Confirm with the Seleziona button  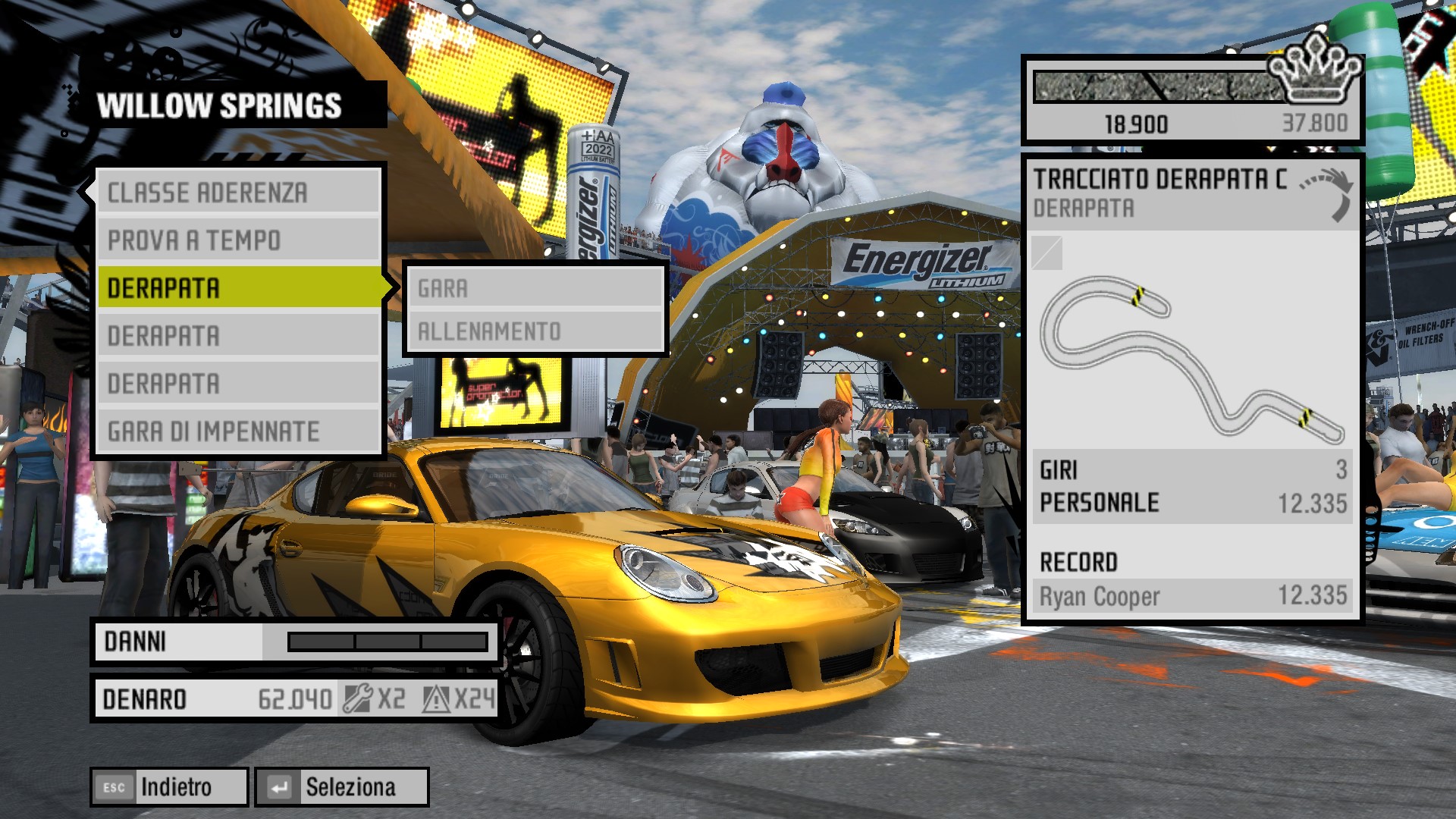coord(342,787)
